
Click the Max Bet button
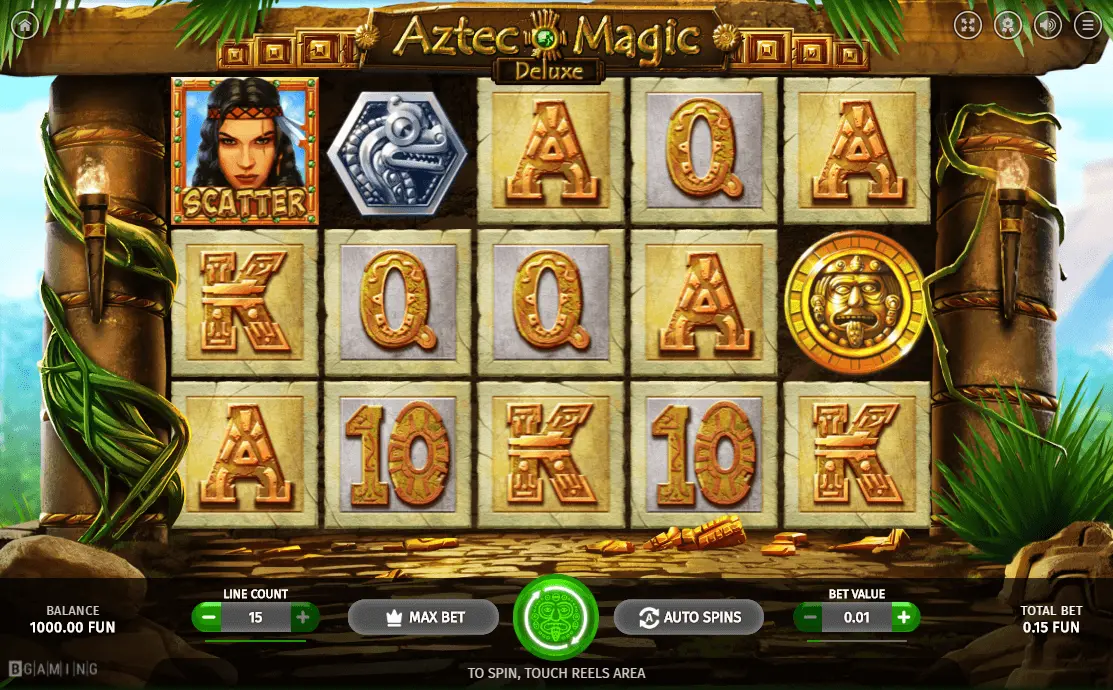[423, 617]
